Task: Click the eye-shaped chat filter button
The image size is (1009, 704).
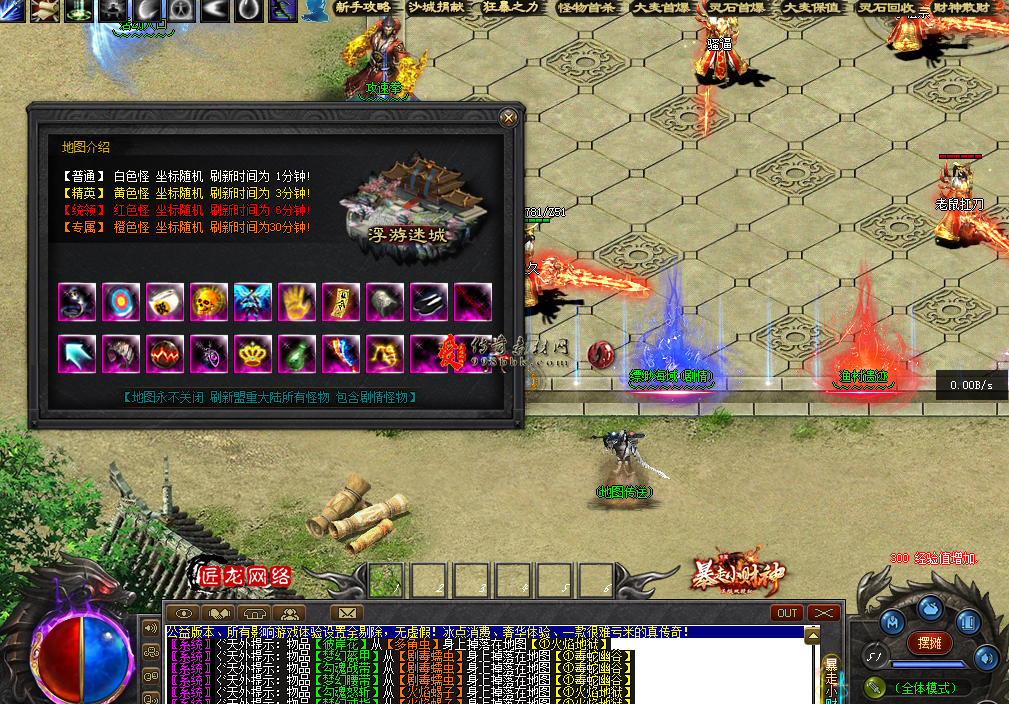Action: tap(183, 613)
